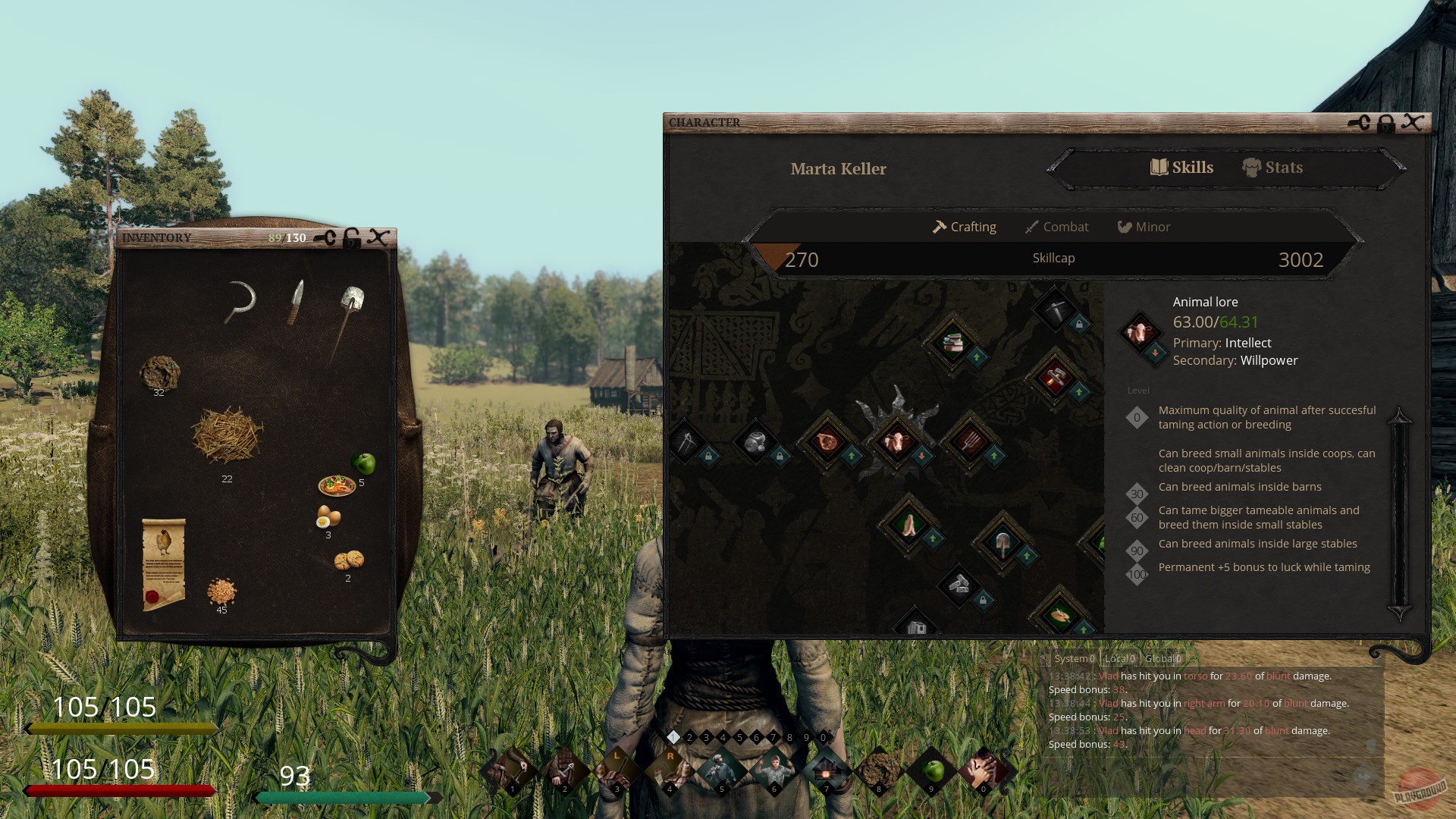Click the lock beside the needle skill node

[708, 457]
